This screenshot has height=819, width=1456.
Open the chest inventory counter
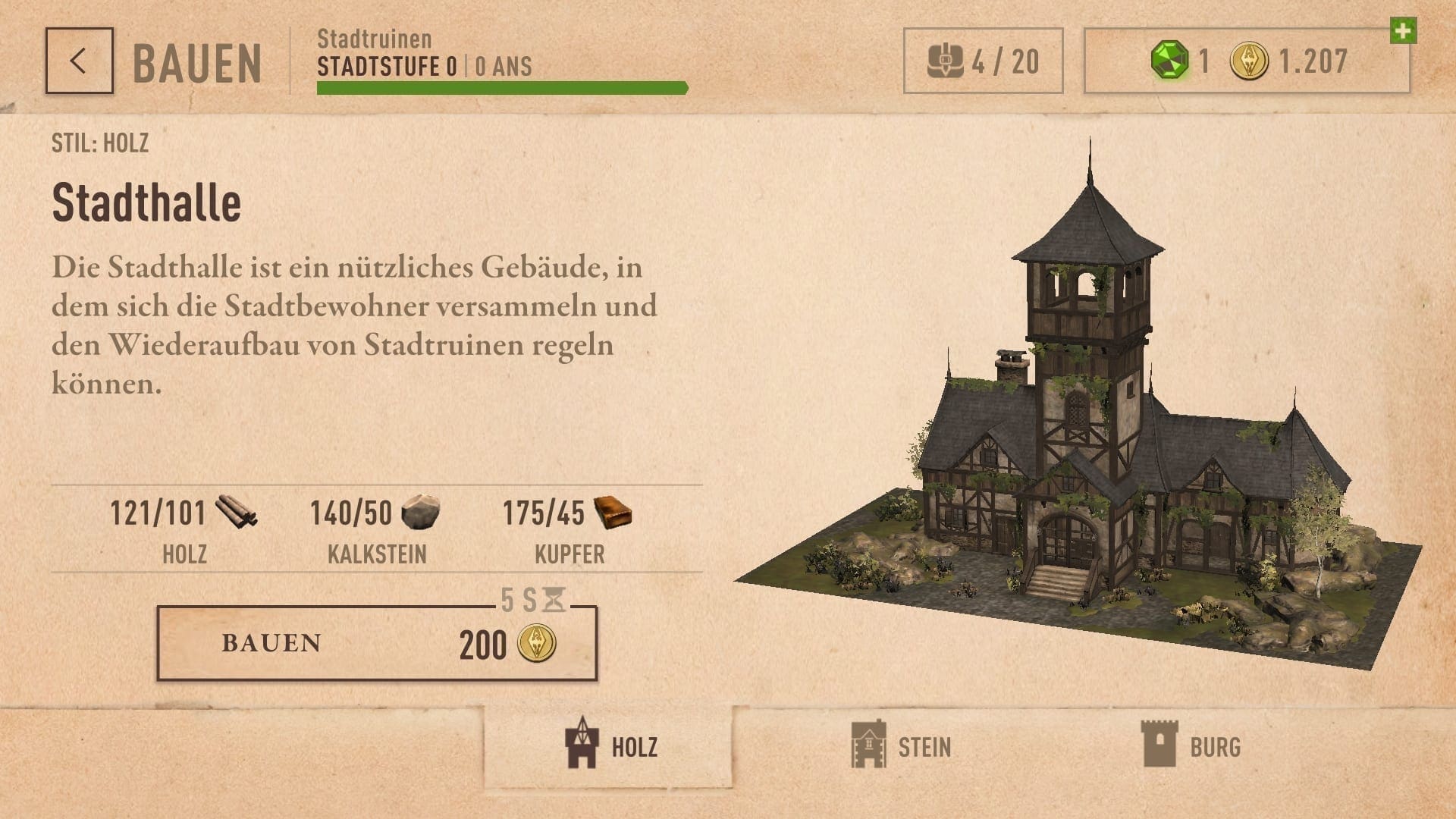pos(983,61)
